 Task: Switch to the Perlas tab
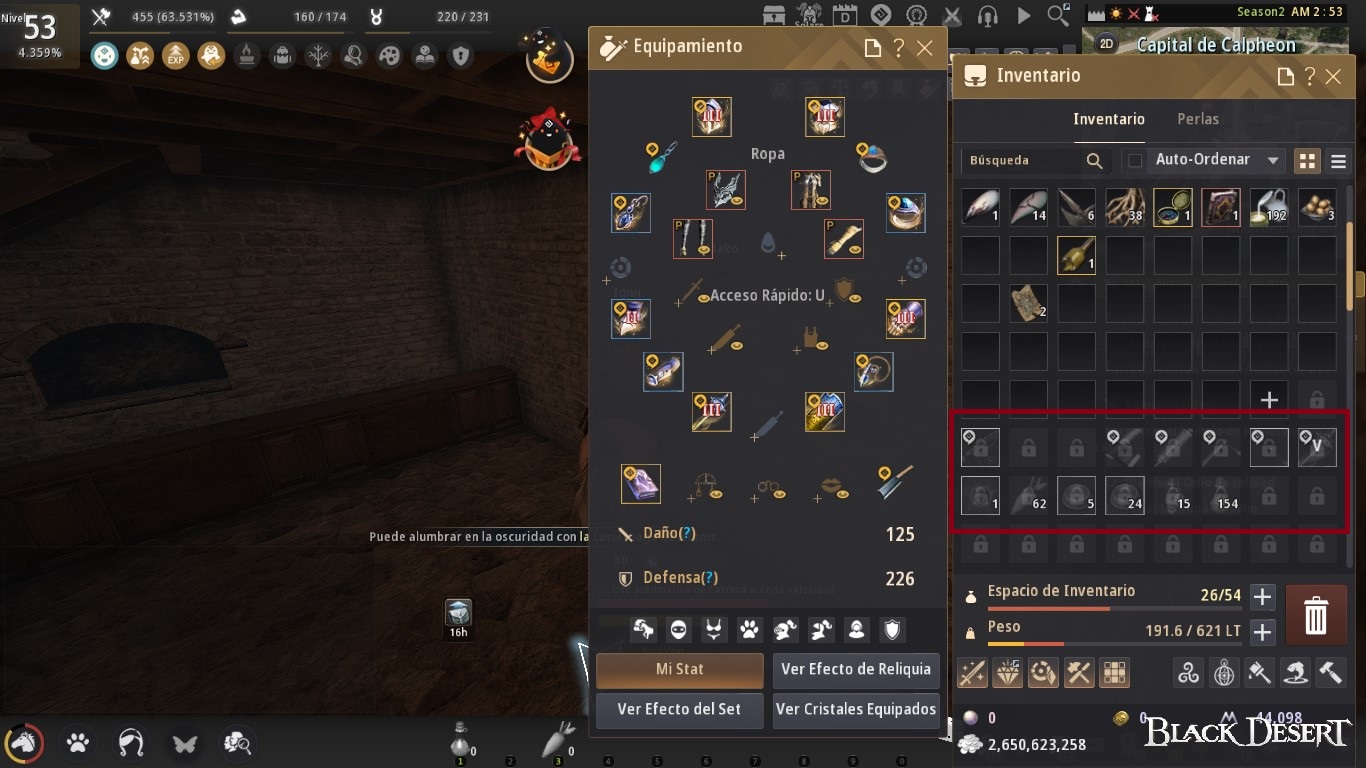point(1197,118)
